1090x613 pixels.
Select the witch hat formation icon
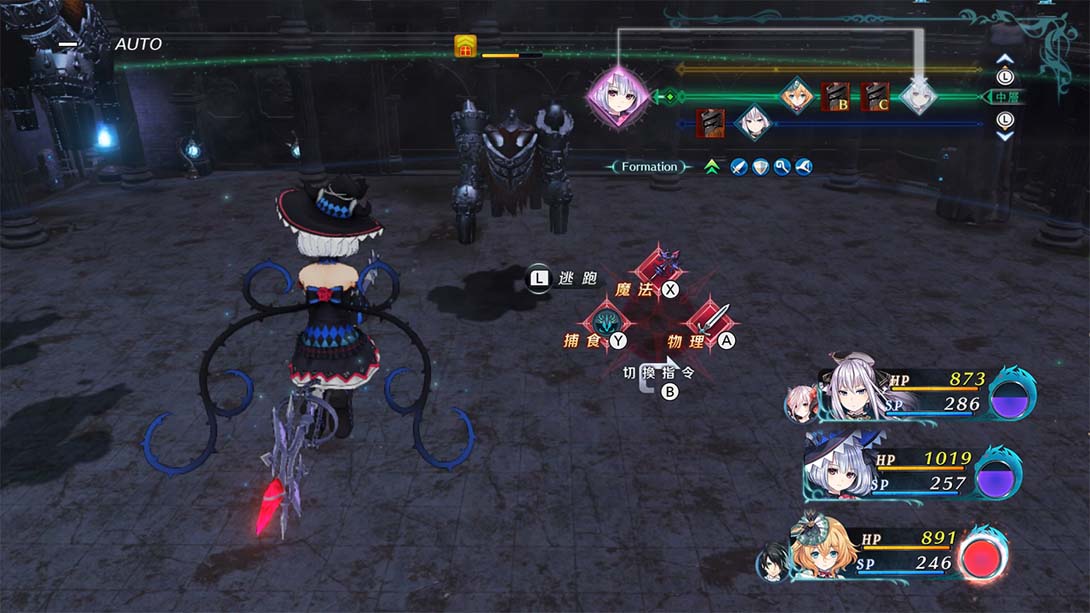802,167
